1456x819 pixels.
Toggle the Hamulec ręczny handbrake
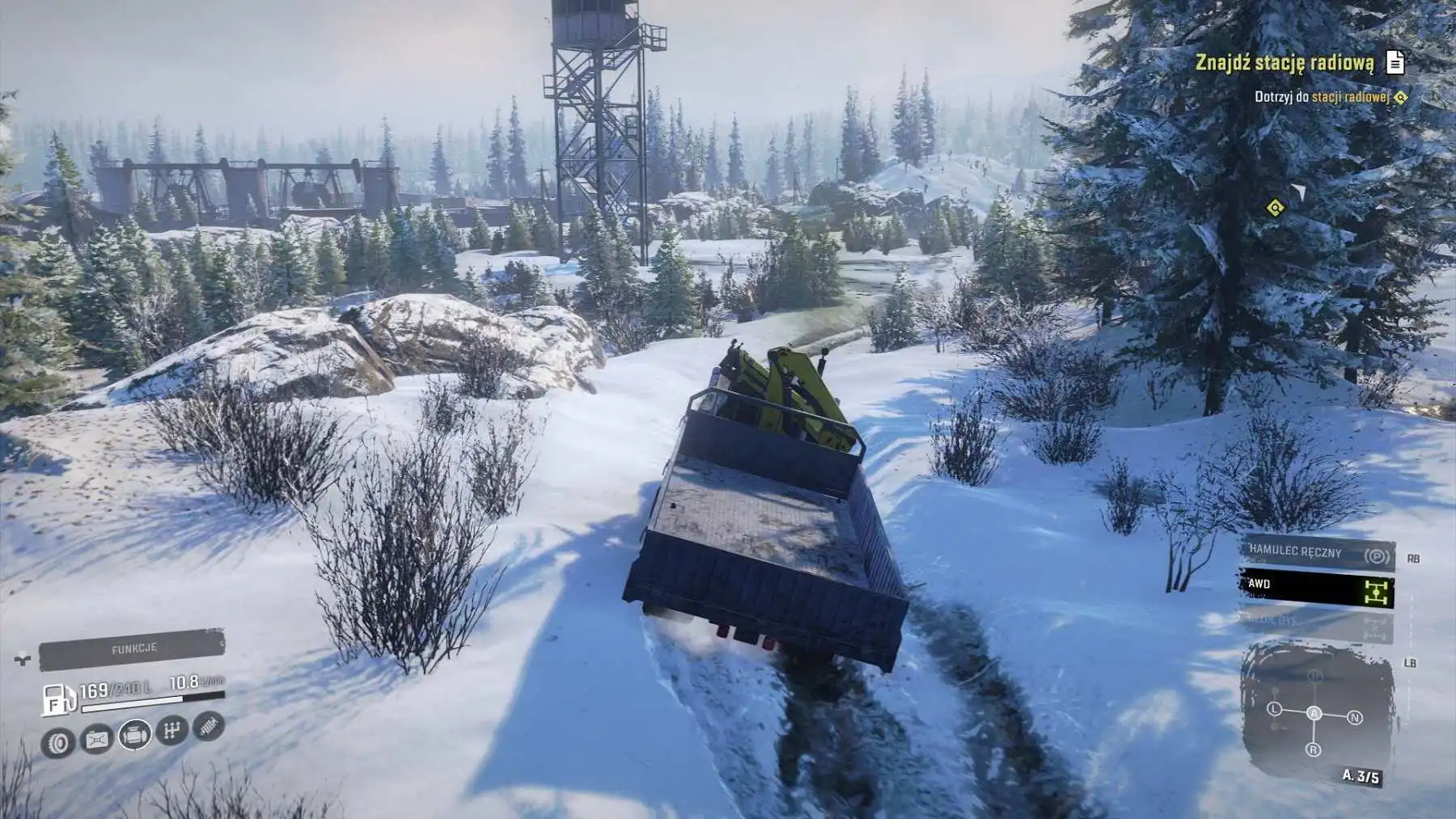click(1317, 554)
